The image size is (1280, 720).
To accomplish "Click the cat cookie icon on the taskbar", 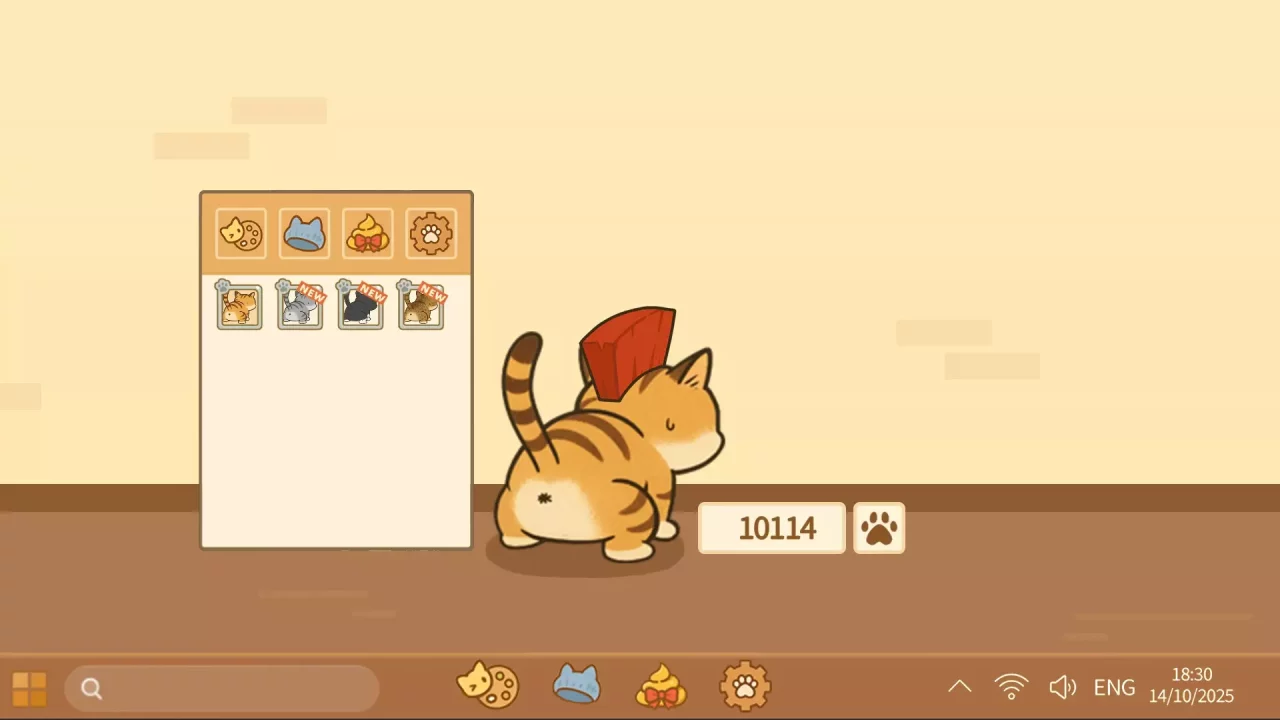I will click(x=488, y=686).
